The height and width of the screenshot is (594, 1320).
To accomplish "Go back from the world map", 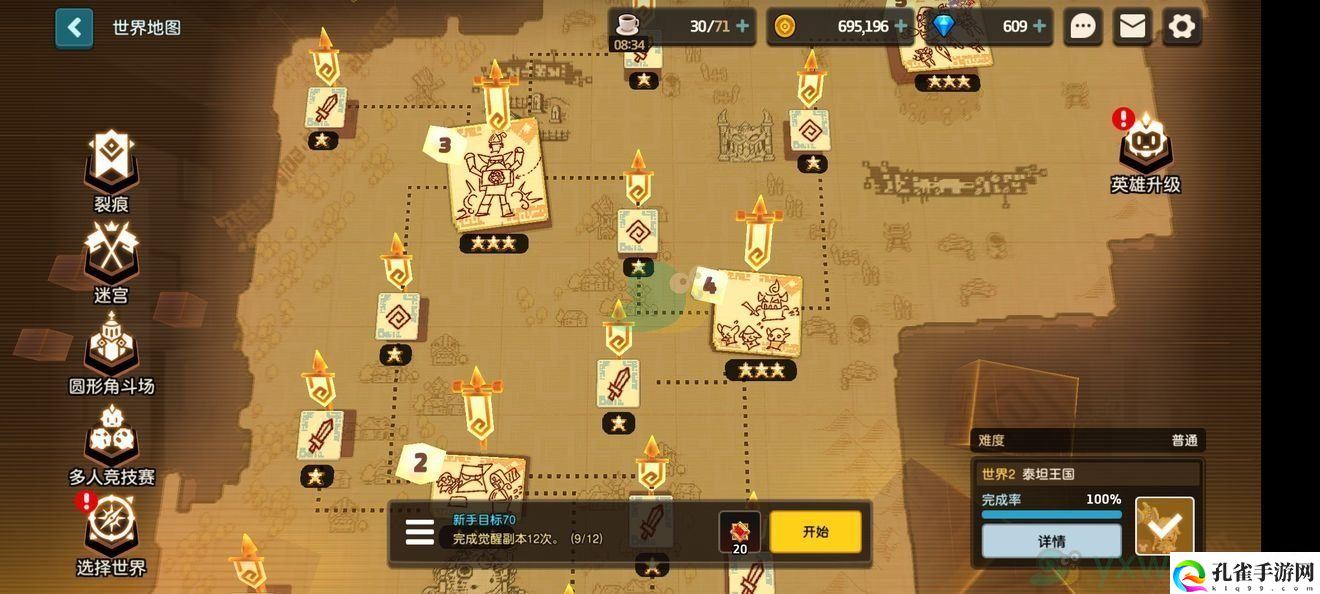I will [74, 28].
